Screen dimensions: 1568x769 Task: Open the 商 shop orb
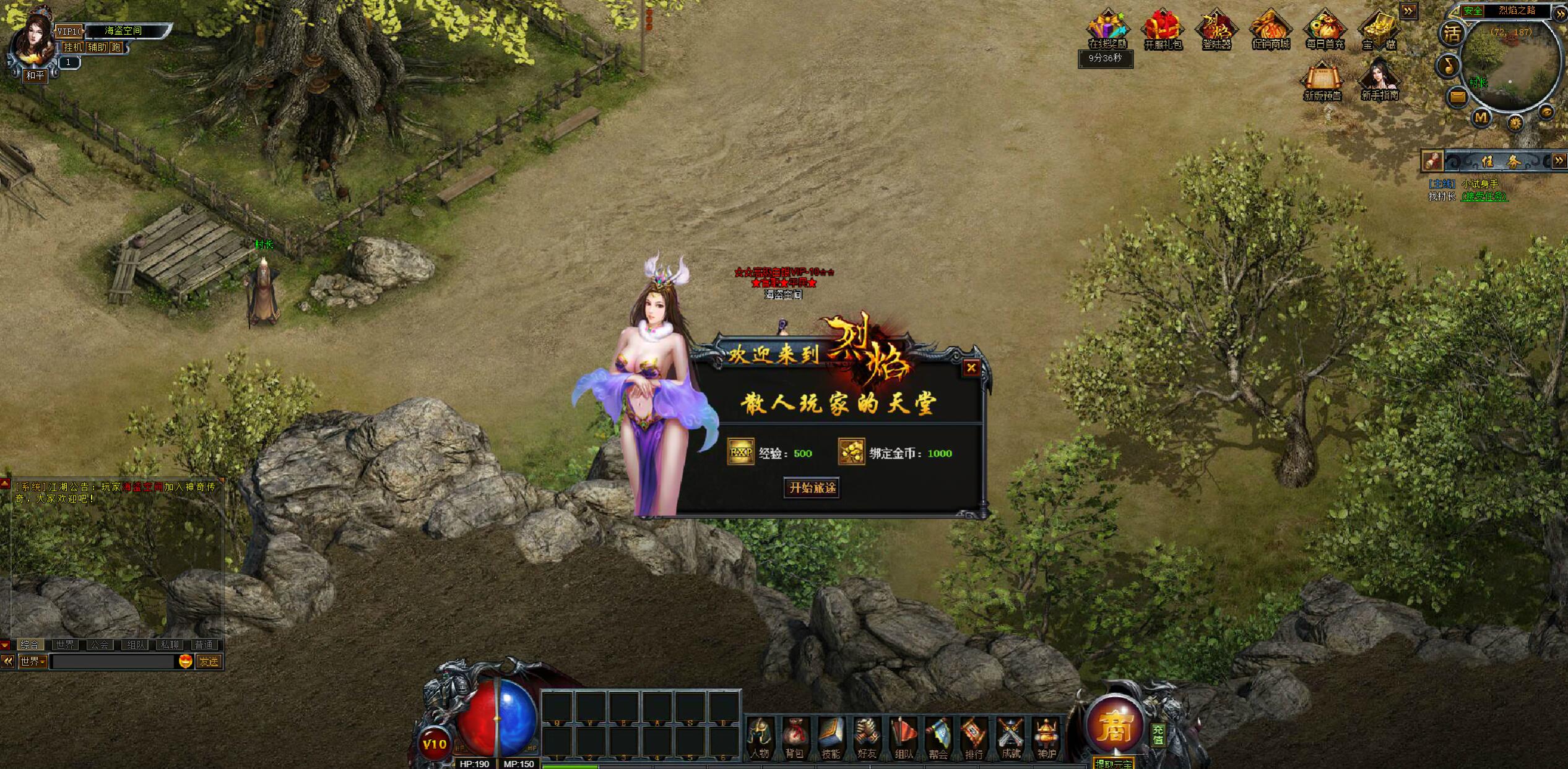[1114, 726]
